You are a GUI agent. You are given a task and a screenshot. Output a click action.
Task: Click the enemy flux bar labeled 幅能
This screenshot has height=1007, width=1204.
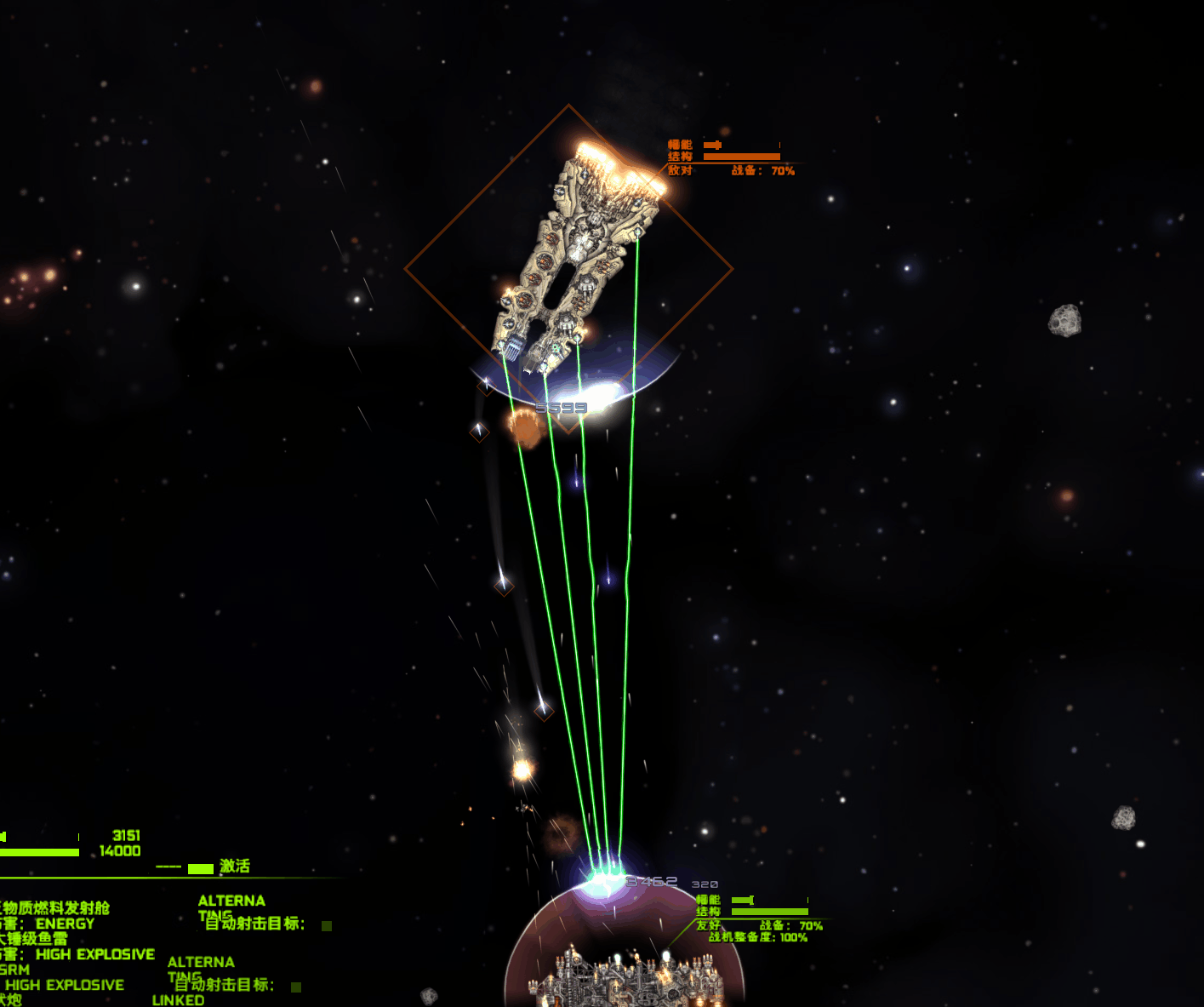(x=740, y=146)
